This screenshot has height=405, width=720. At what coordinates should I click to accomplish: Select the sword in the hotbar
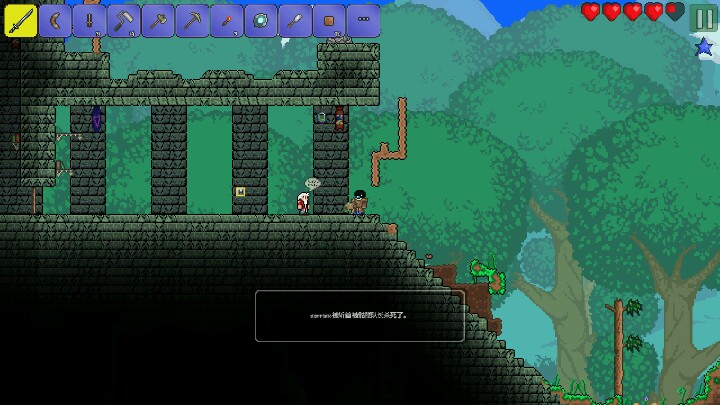21,20
